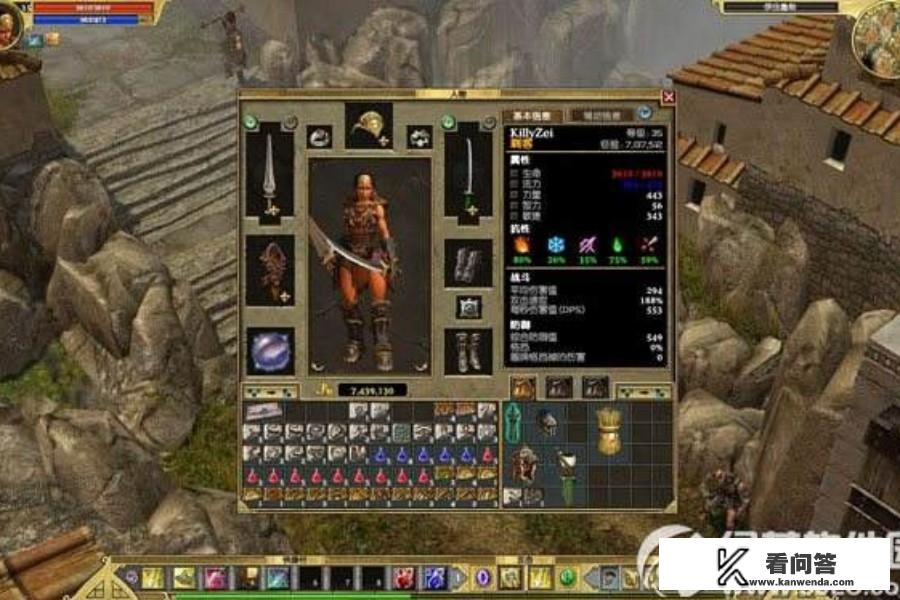Select the curved blade in the right weapon slot

coord(467,175)
